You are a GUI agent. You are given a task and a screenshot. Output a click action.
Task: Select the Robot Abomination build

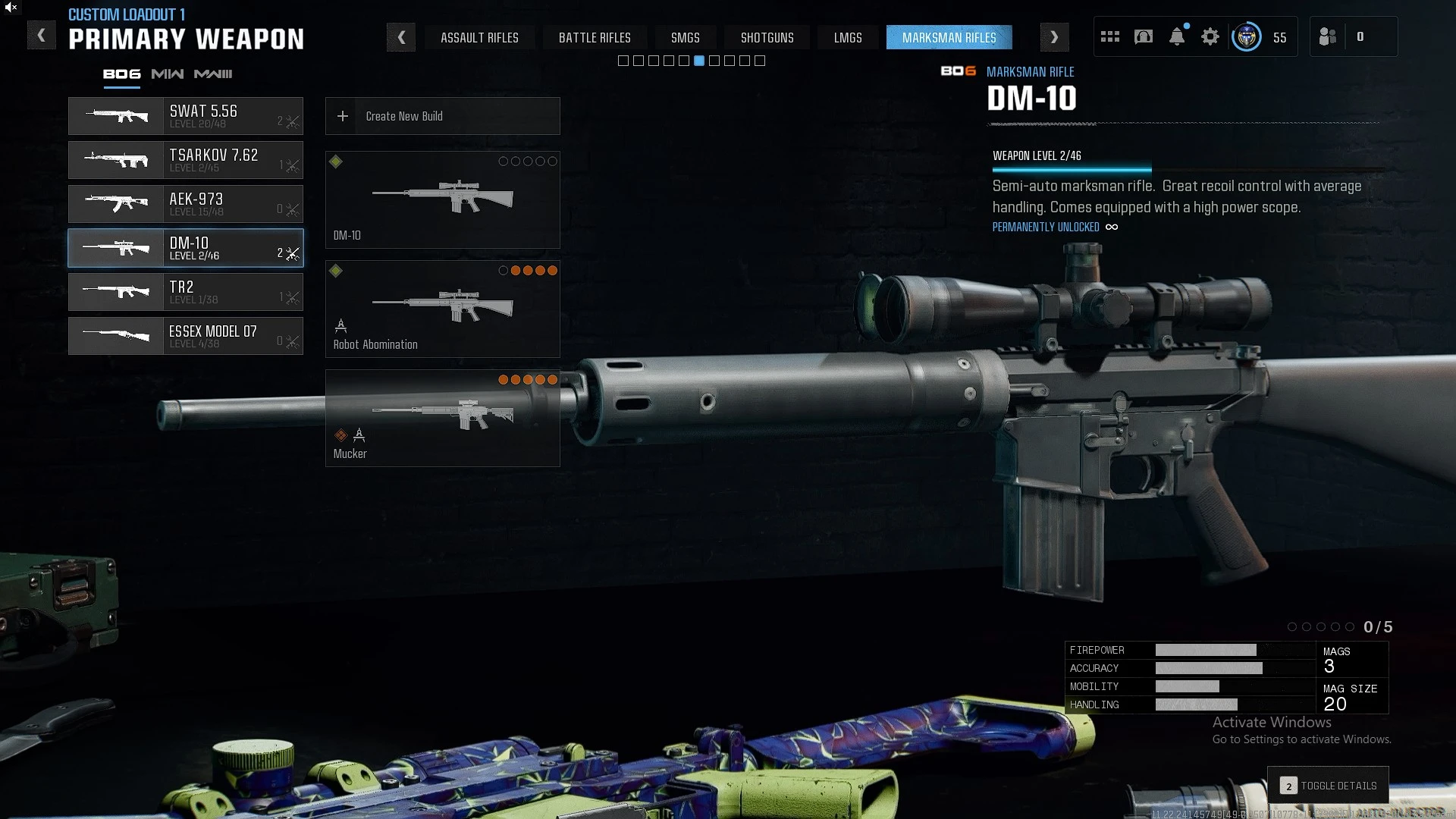pos(443,309)
